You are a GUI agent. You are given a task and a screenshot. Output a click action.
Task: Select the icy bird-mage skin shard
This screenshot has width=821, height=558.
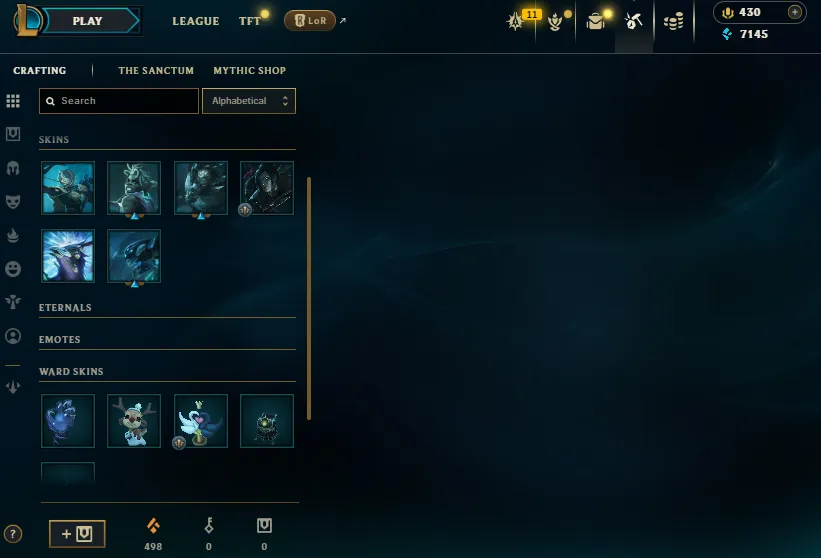[x=68, y=256]
